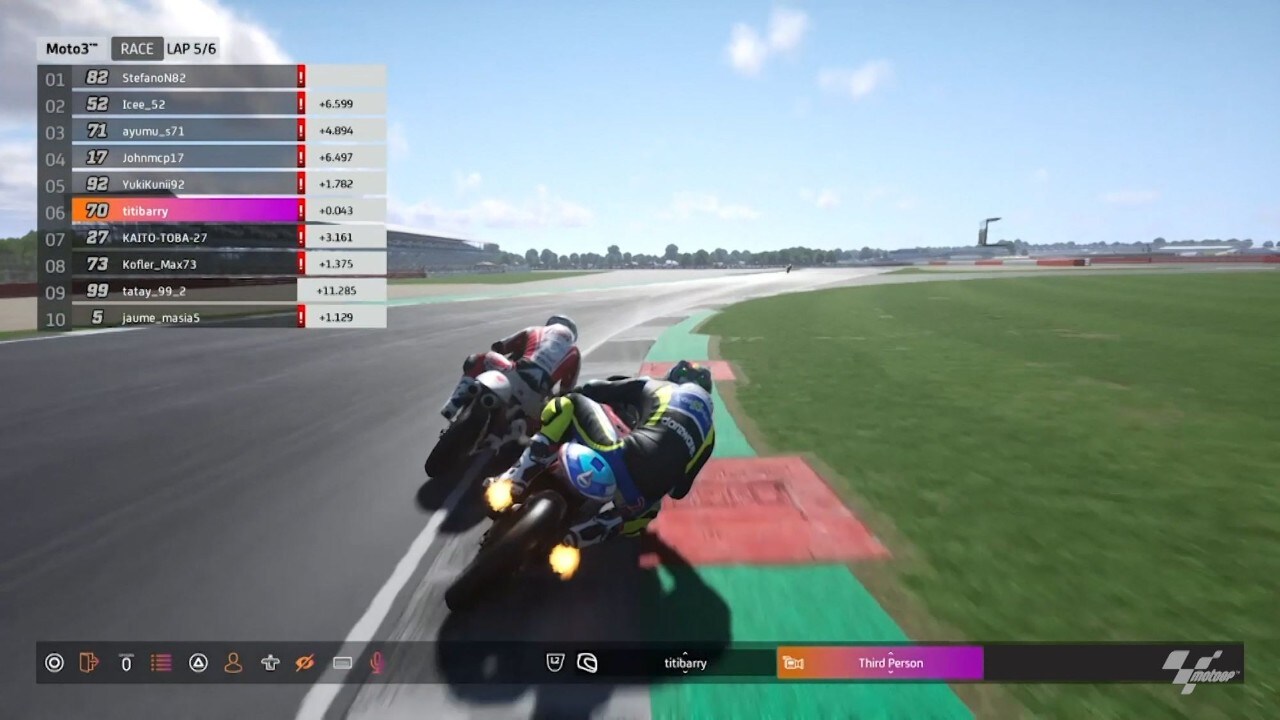Click the highlighted titibarry leaderboard row

pos(185,211)
